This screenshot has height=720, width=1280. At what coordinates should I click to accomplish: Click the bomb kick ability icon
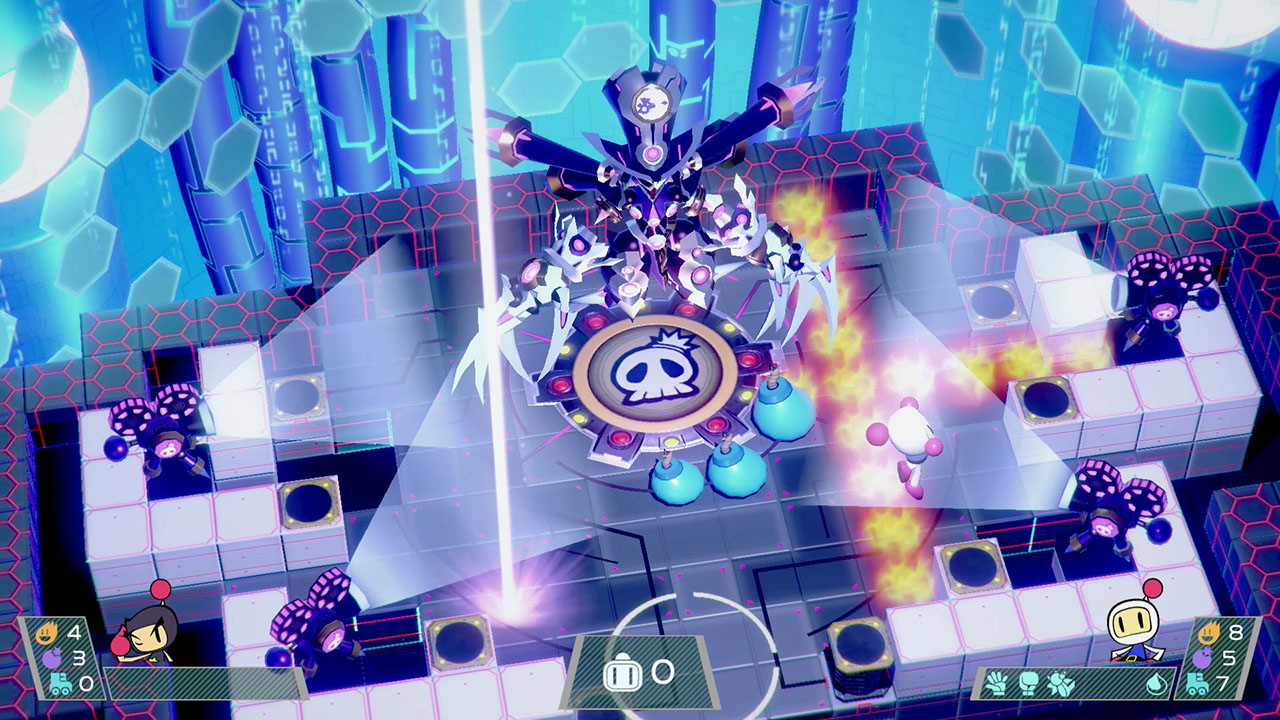pyautogui.click(x=1060, y=681)
